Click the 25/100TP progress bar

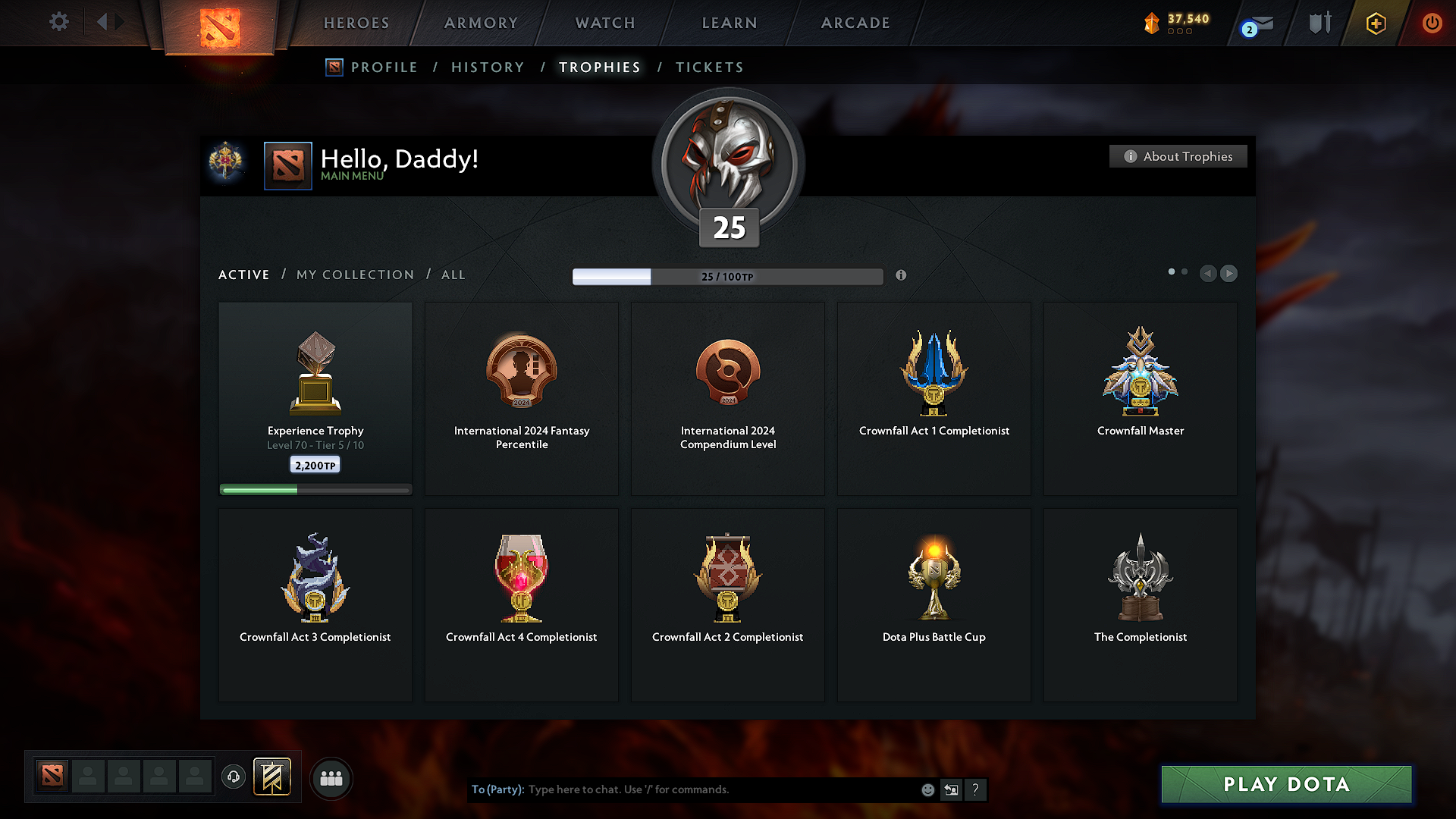(x=728, y=277)
